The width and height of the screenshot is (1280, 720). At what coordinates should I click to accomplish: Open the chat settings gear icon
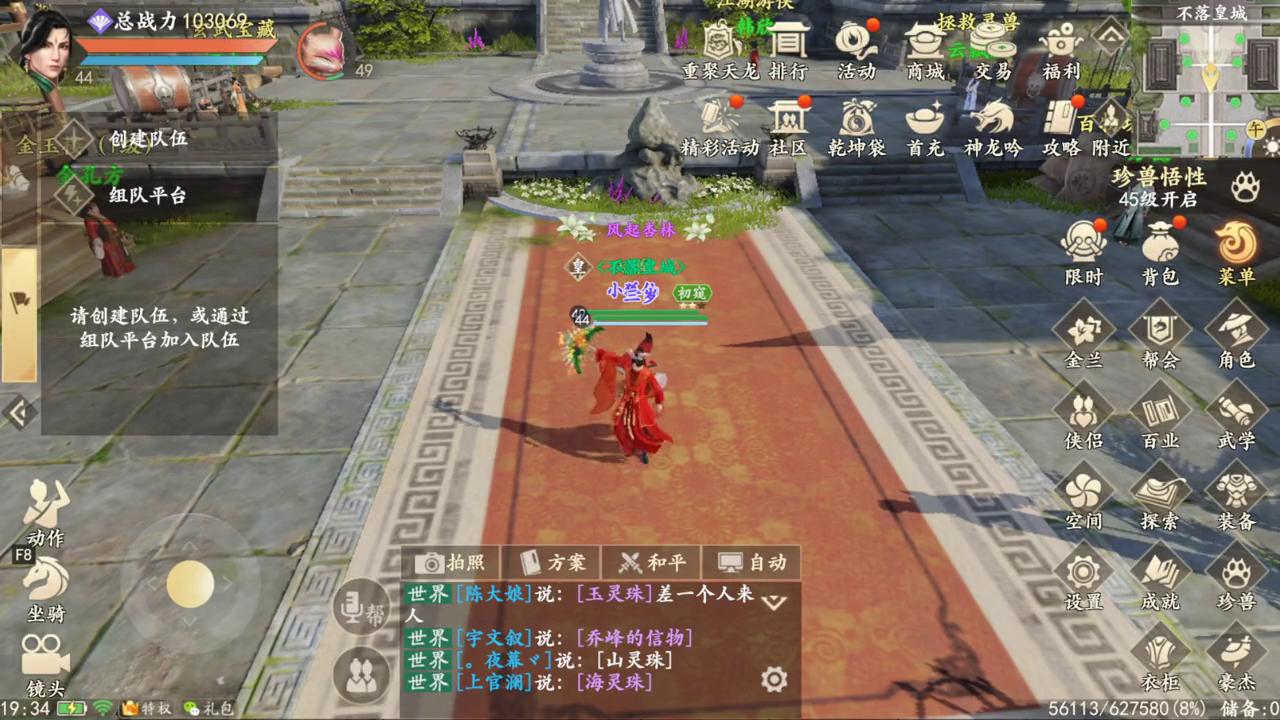(774, 680)
